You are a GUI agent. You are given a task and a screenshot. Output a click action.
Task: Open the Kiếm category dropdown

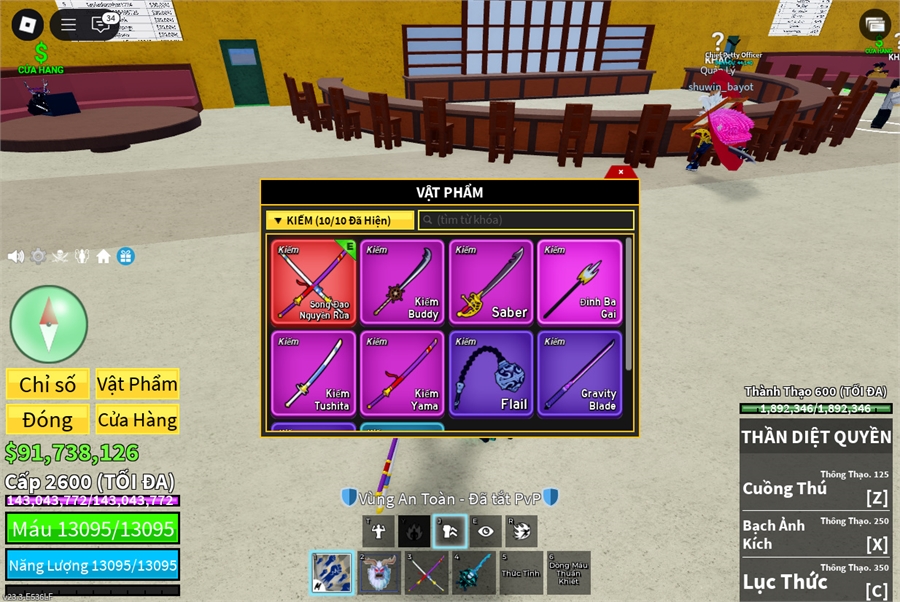tap(340, 220)
